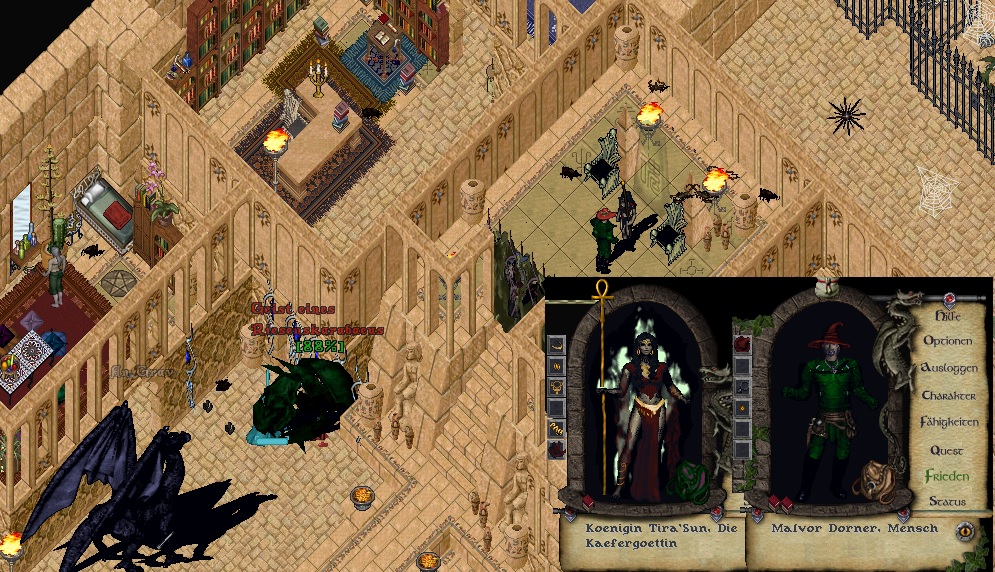Image resolution: width=995 pixels, height=572 pixels.
Task: Open the Status window
Action: pos(946,501)
